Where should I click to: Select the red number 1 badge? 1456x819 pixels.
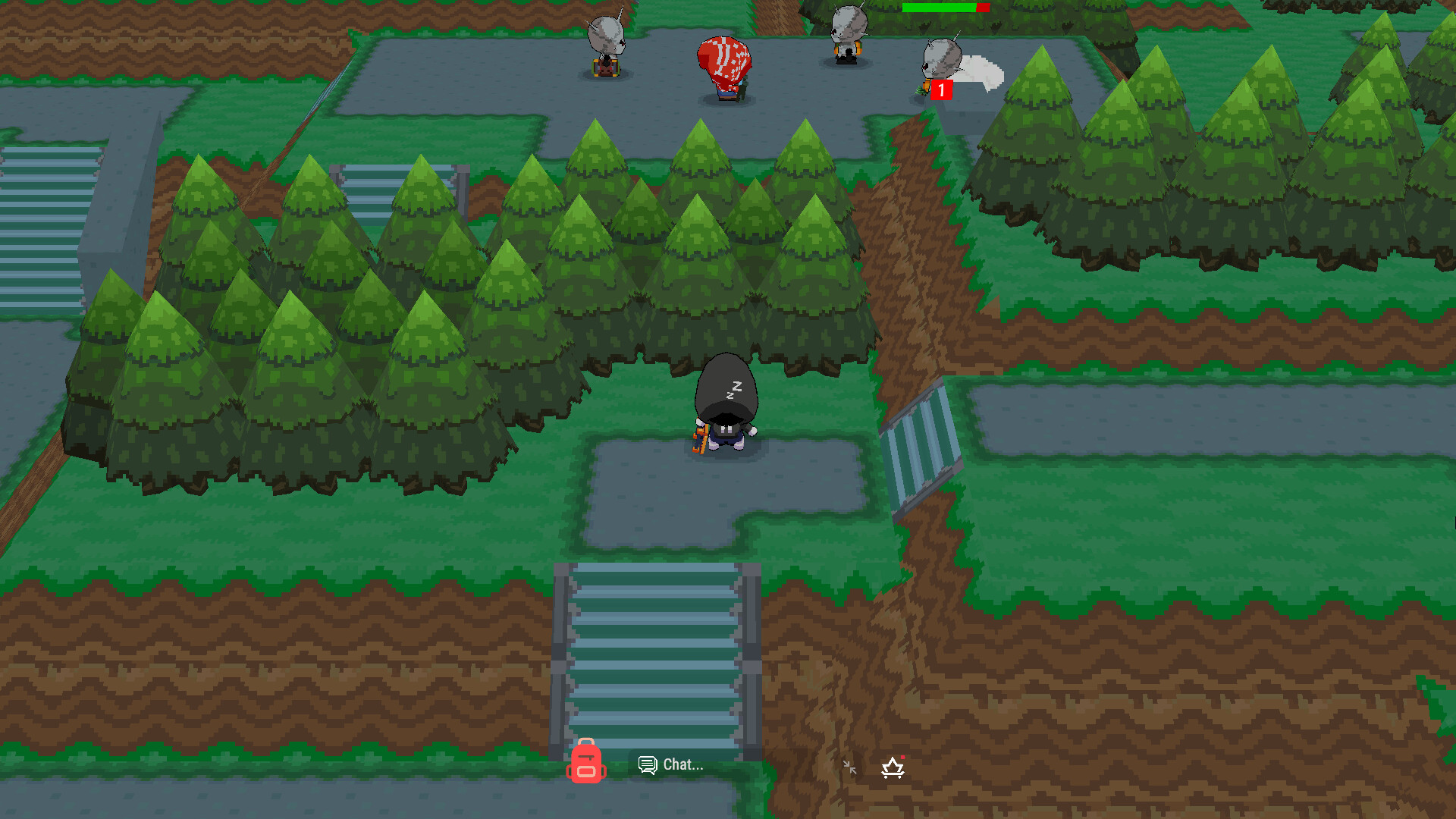pos(940,89)
